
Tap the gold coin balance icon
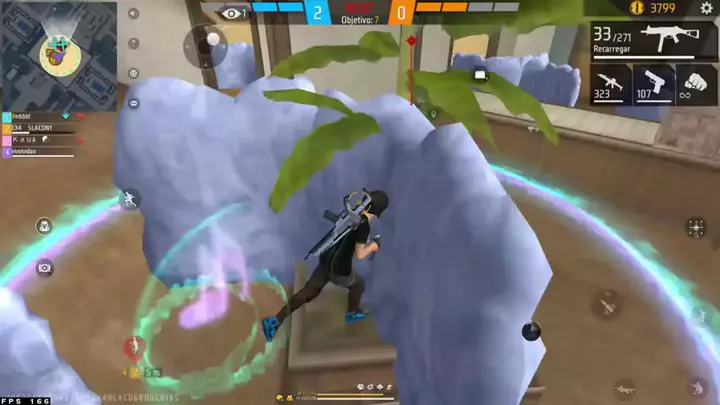point(637,8)
